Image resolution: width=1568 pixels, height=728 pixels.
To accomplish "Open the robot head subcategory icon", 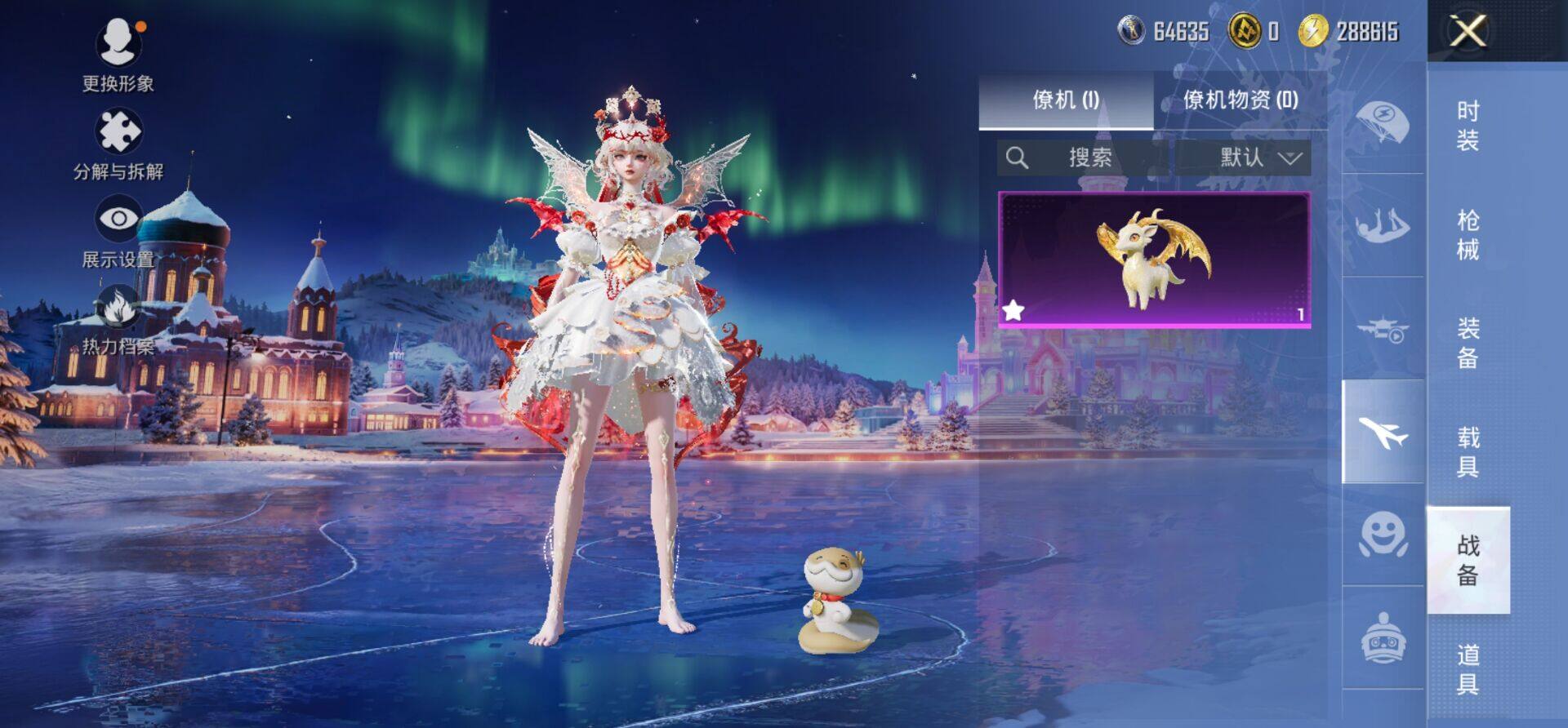I will (x=1383, y=638).
